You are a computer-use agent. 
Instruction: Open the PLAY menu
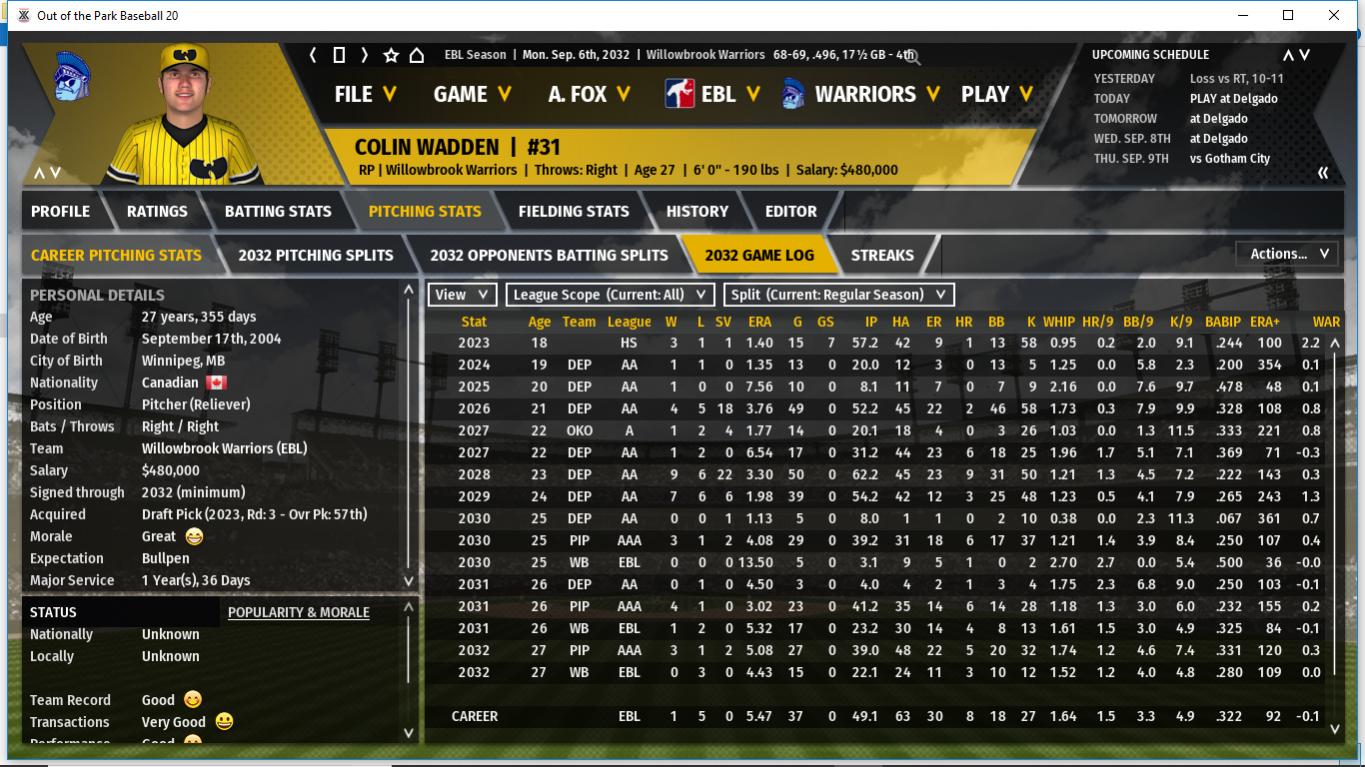[x=997, y=94]
